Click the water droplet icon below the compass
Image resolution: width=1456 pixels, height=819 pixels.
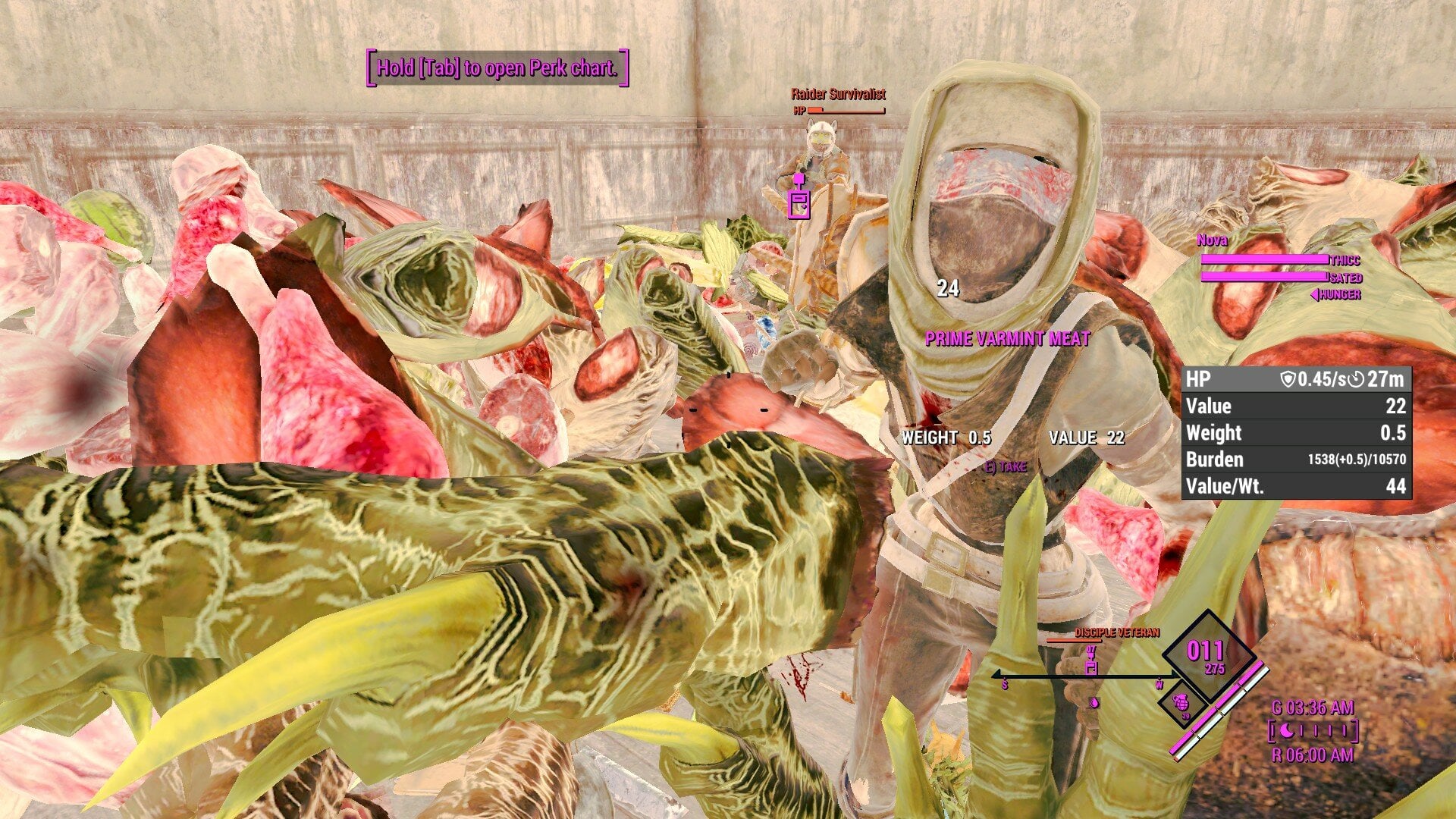pyautogui.click(x=1095, y=704)
